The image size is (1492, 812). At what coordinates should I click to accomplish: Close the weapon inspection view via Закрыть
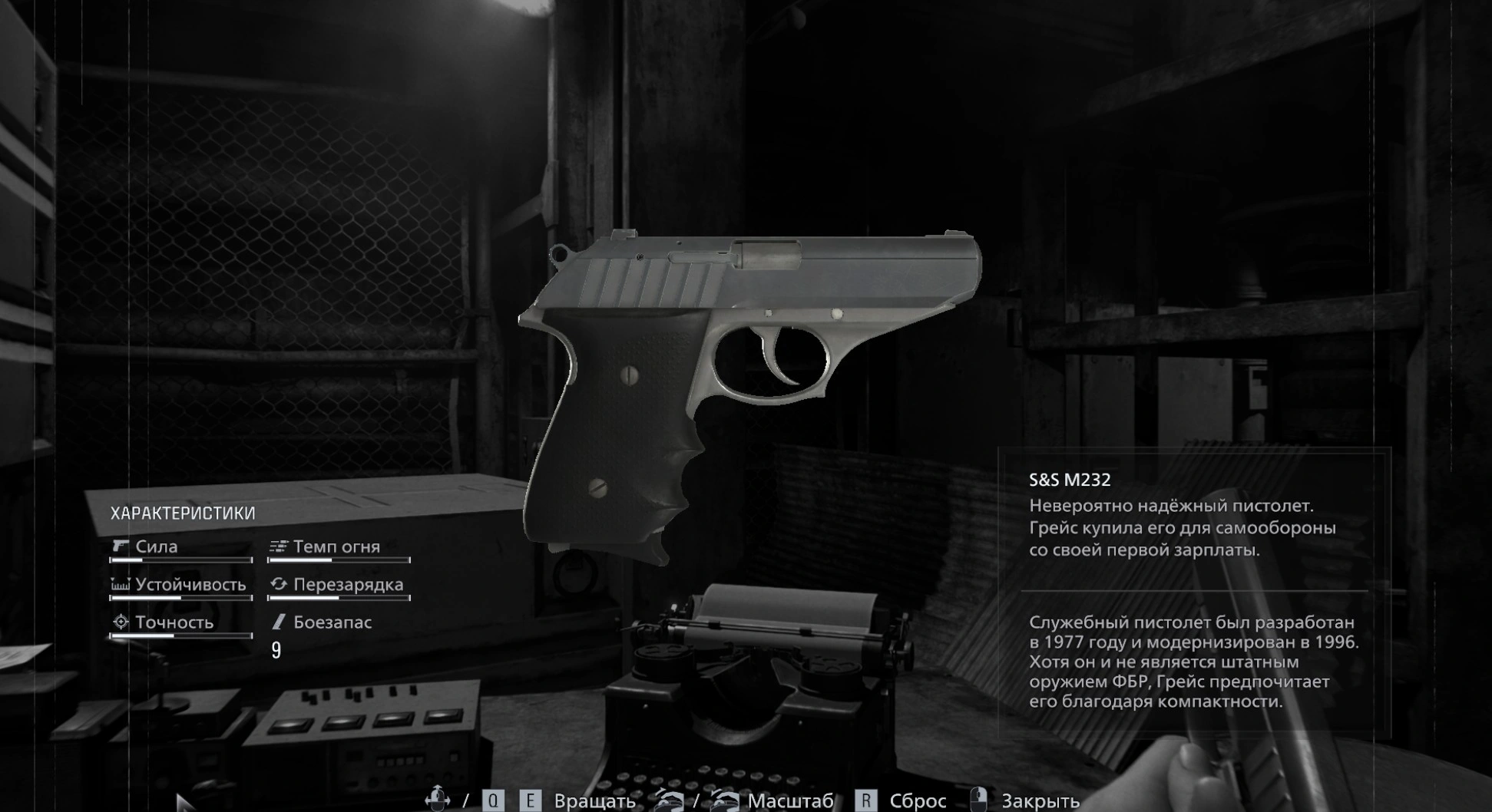click(1040, 801)
